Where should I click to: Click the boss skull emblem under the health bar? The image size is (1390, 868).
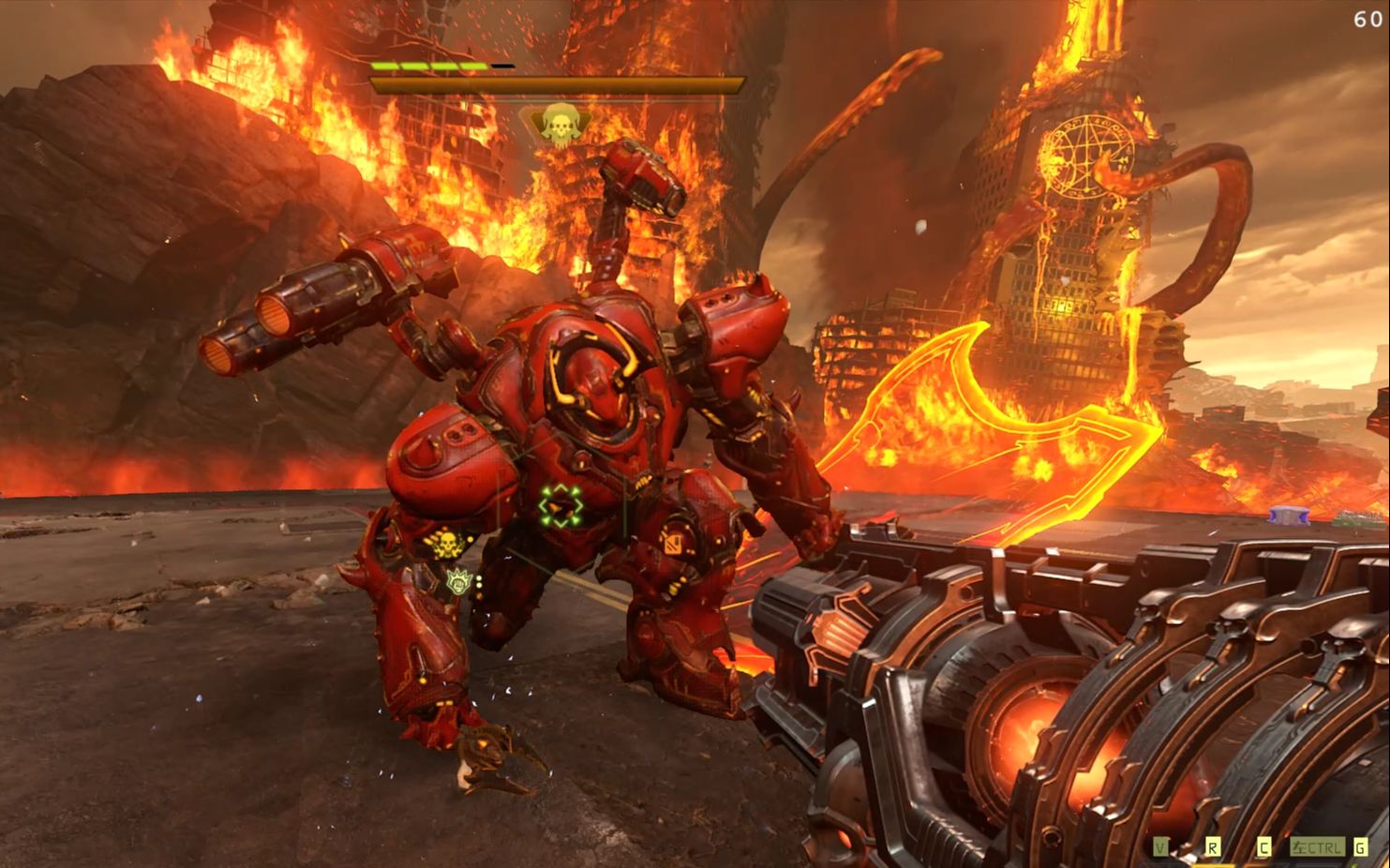[560, 125]
